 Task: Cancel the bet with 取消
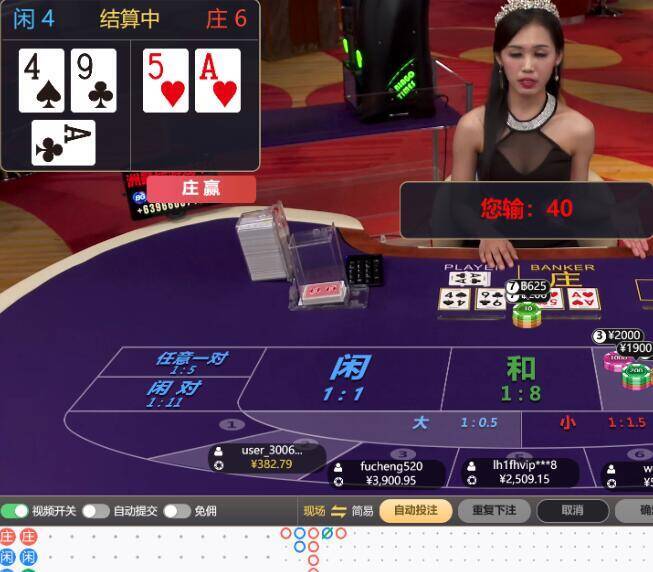pyautogui.click(x=572, y=511)
